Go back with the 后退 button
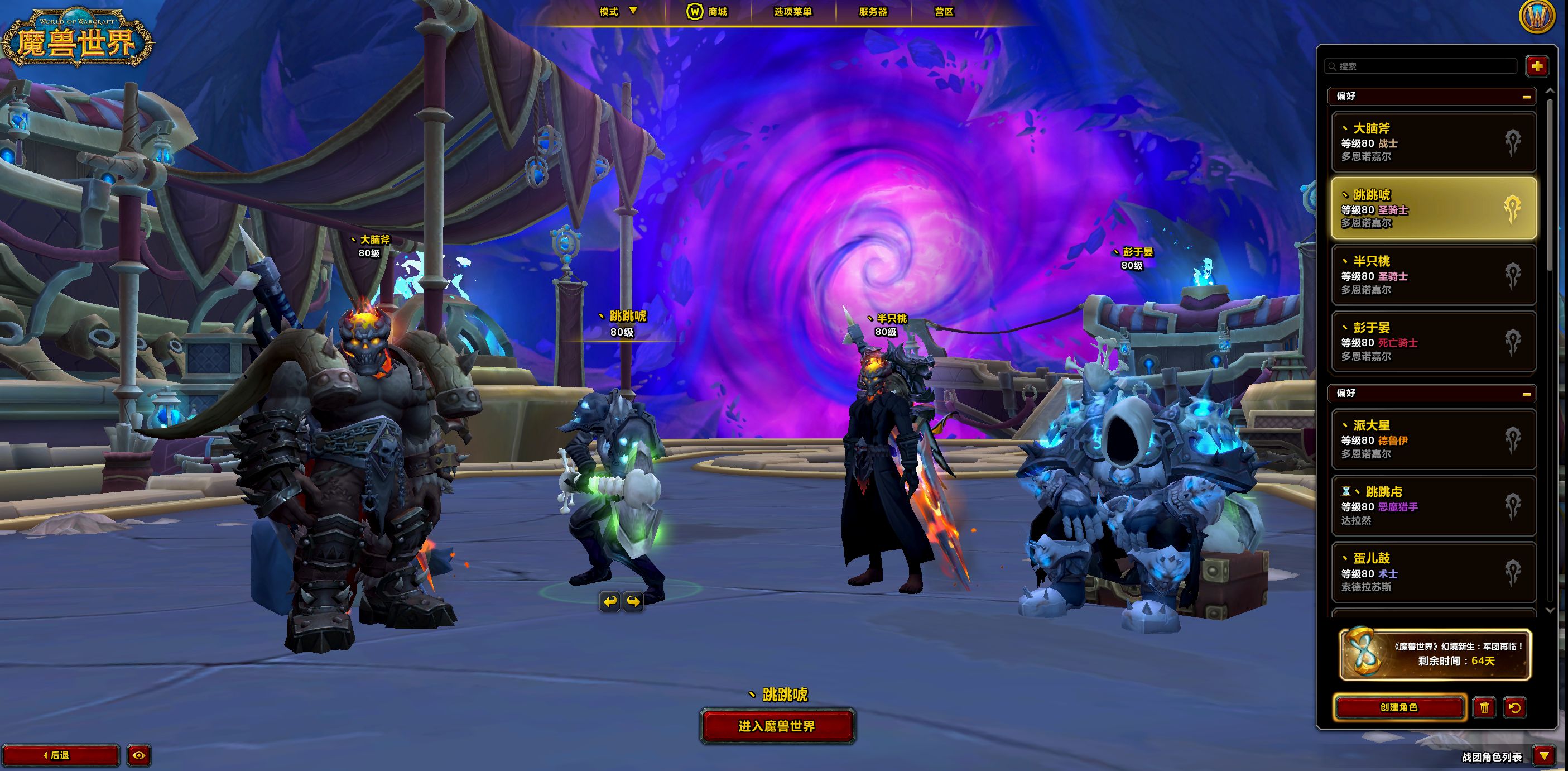 click(60, 755)
